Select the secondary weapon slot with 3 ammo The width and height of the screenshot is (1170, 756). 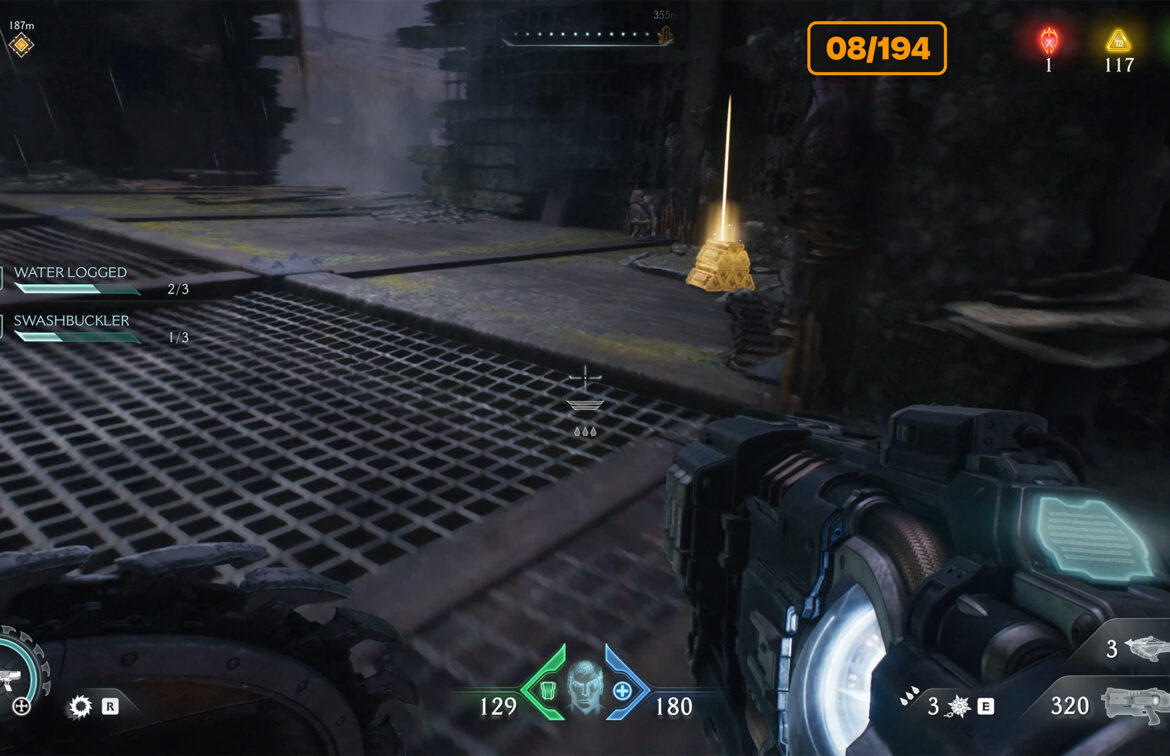1139,650
